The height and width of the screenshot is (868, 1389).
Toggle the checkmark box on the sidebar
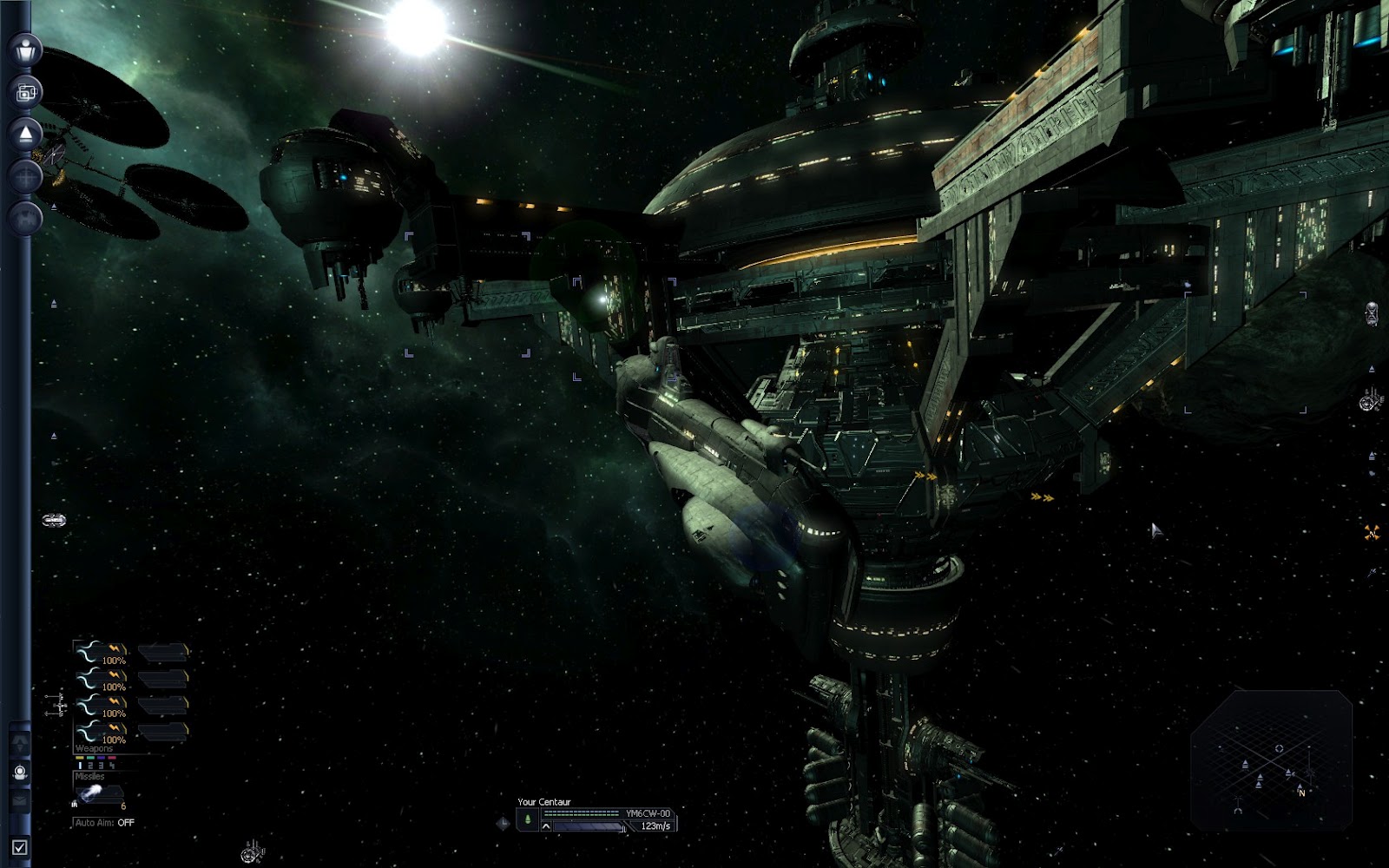point(20,847)
